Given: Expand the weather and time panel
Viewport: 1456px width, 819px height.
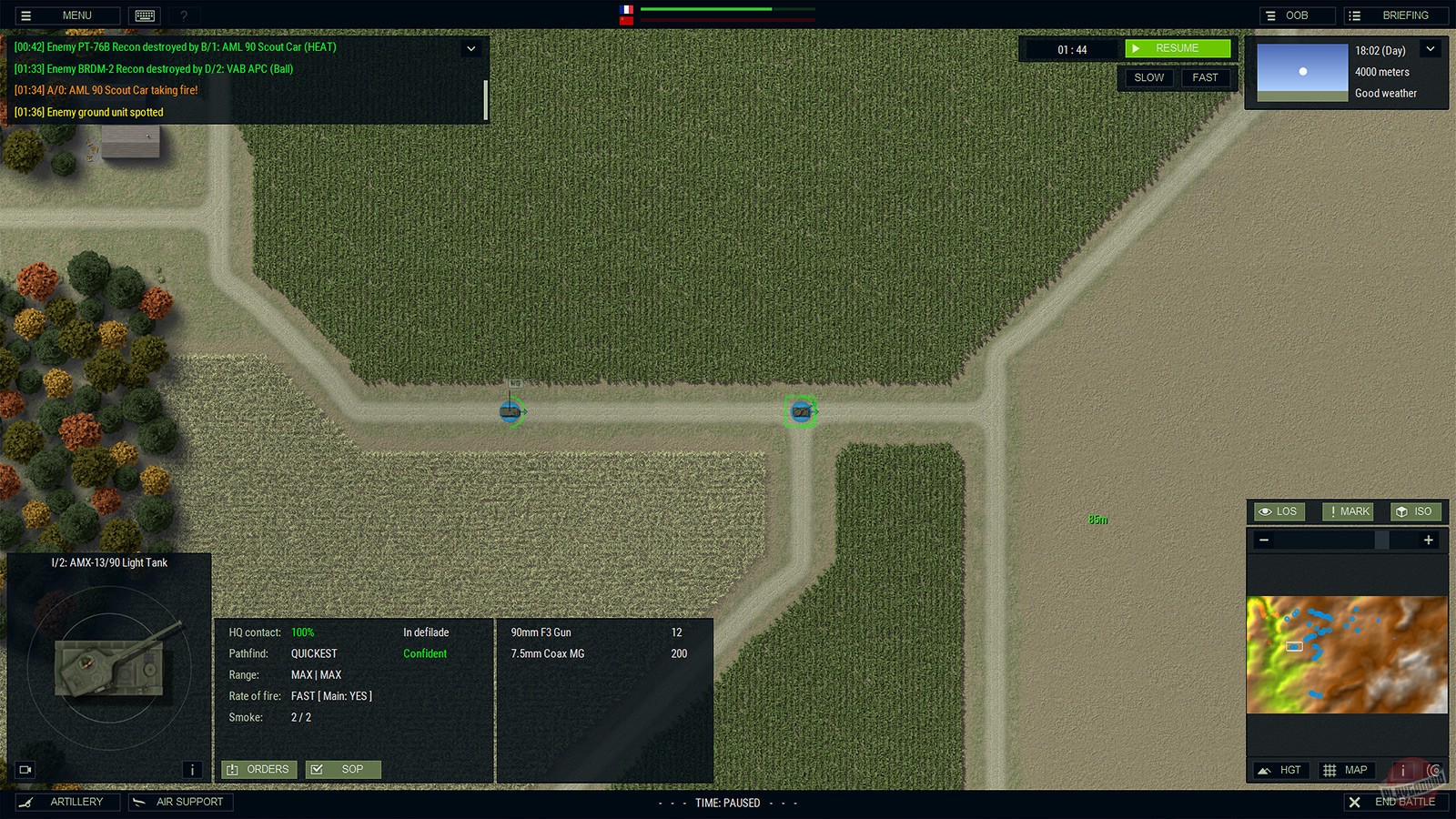Looking at the screenshot, I should (x=1430, y=48).
